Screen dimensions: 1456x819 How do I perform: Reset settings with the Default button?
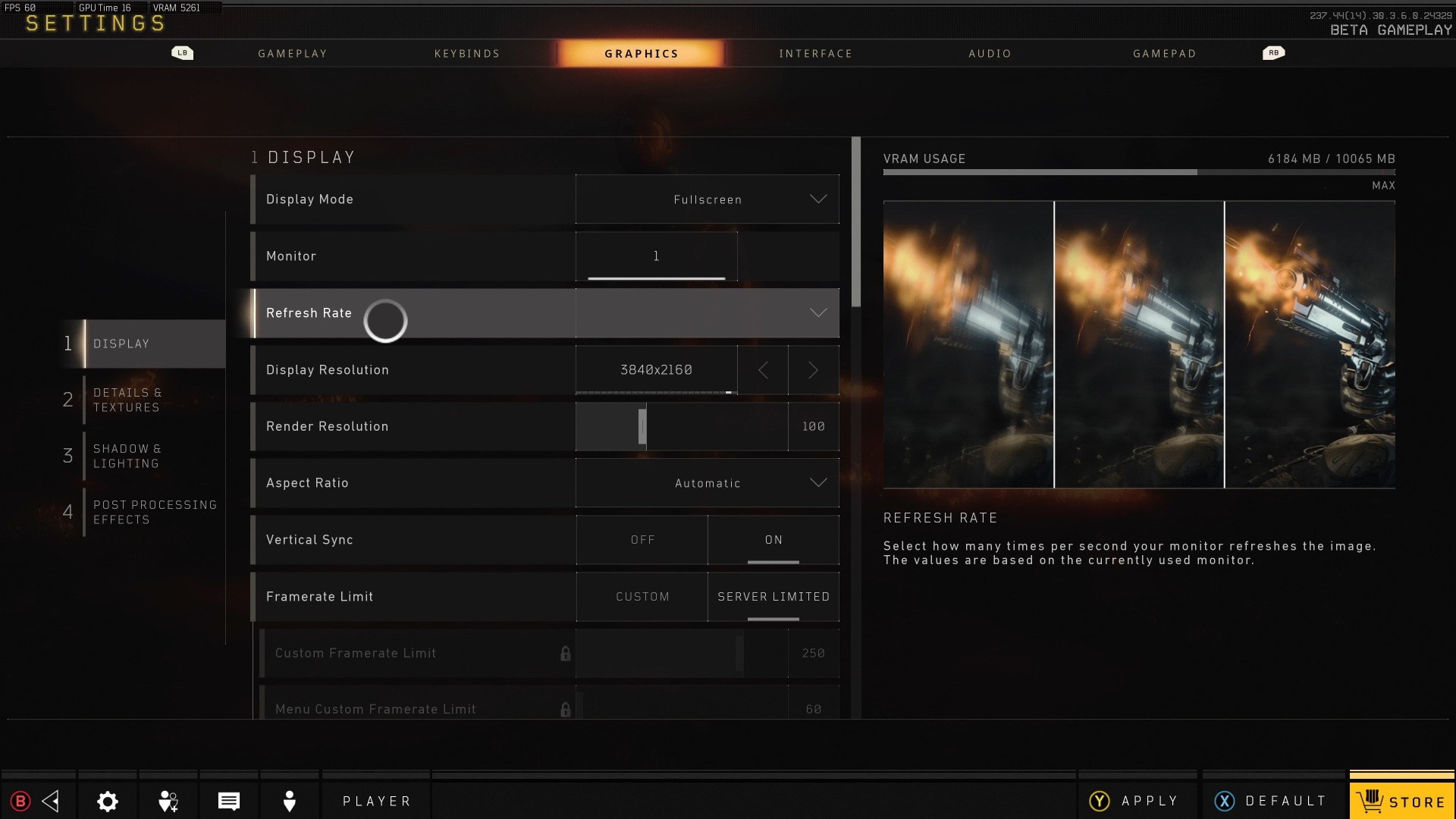click(x=1271, y=801)
